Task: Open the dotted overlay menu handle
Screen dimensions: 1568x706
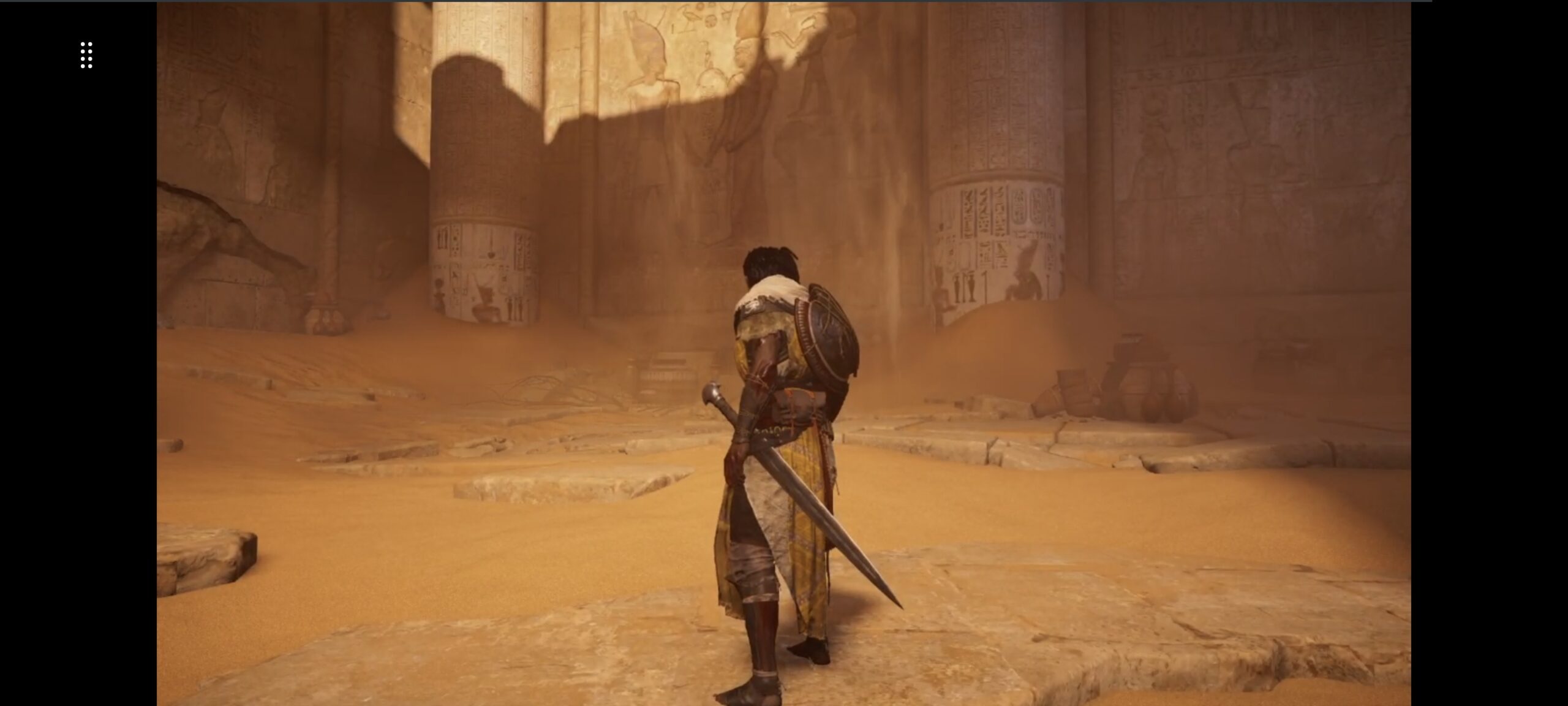Action: point(86,55)
